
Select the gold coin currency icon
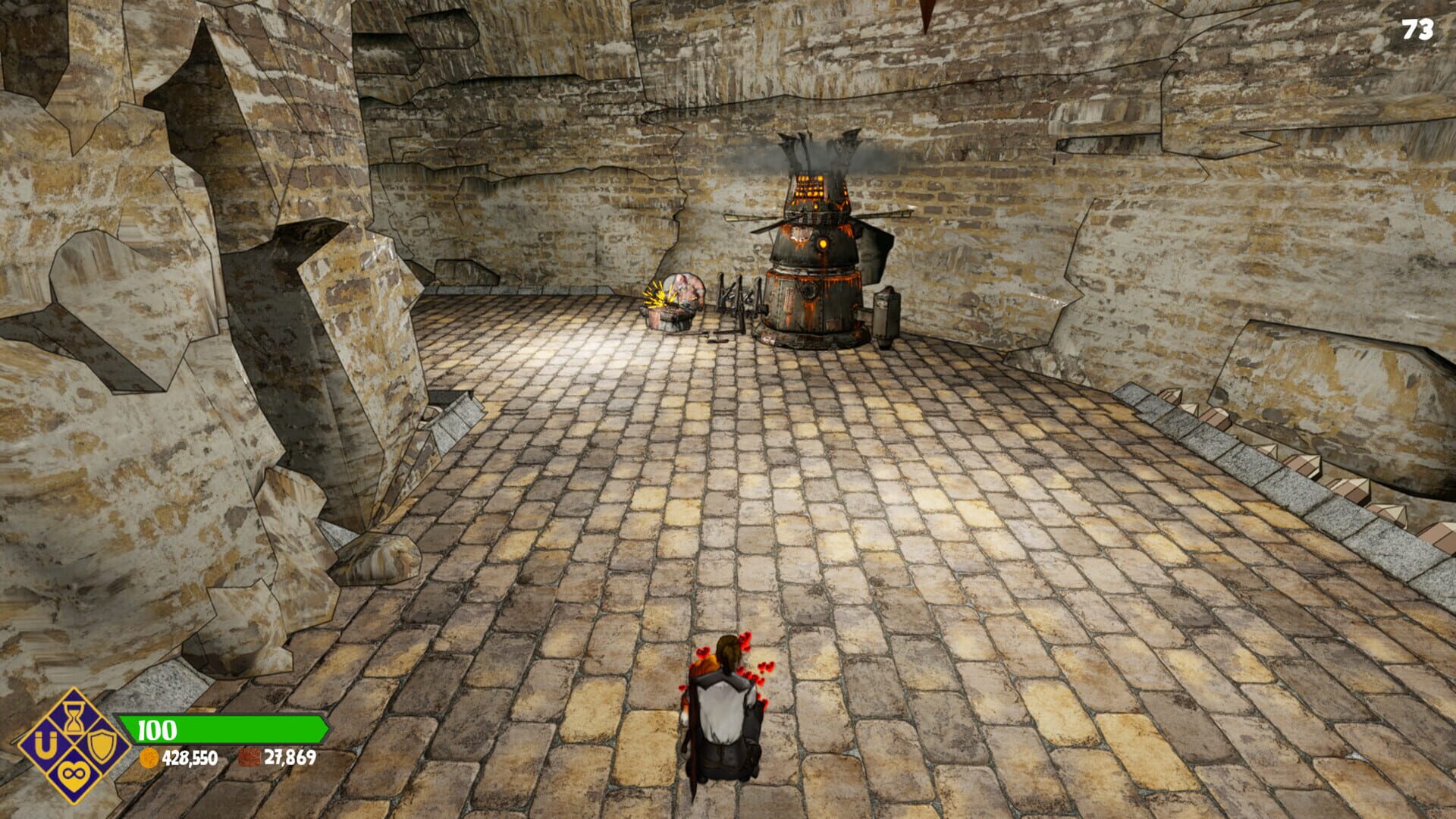[149, 759]
